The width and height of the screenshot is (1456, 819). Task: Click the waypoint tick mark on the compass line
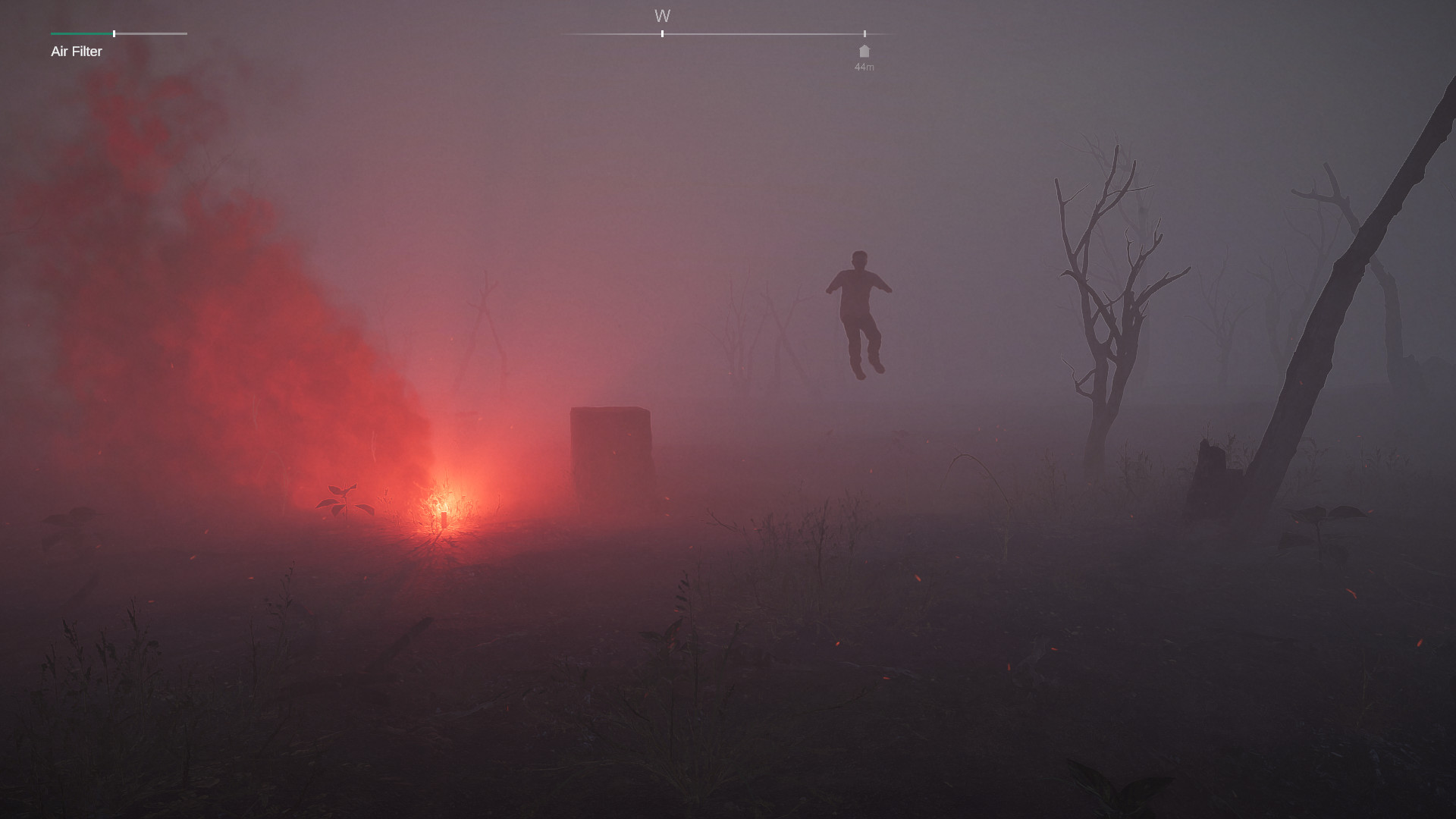click(864, 33)
